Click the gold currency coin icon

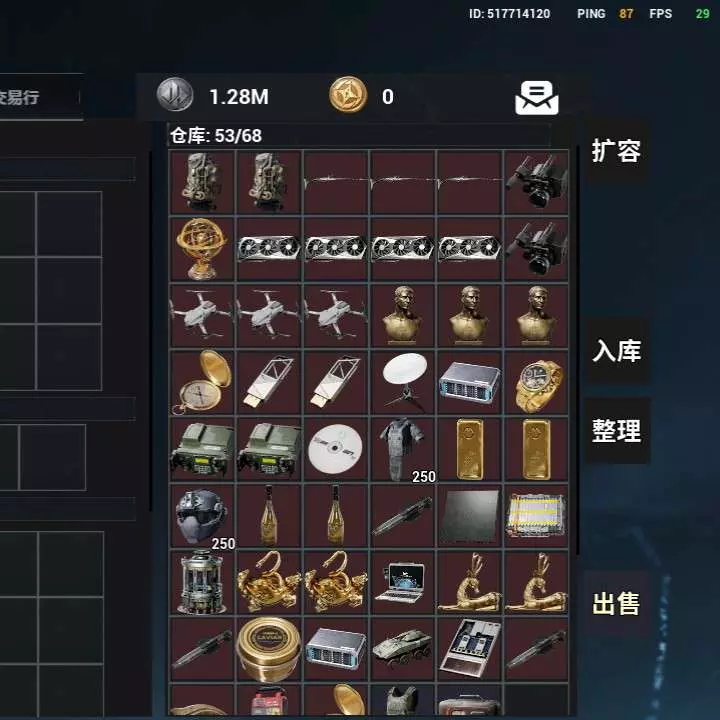pos(348,96)
